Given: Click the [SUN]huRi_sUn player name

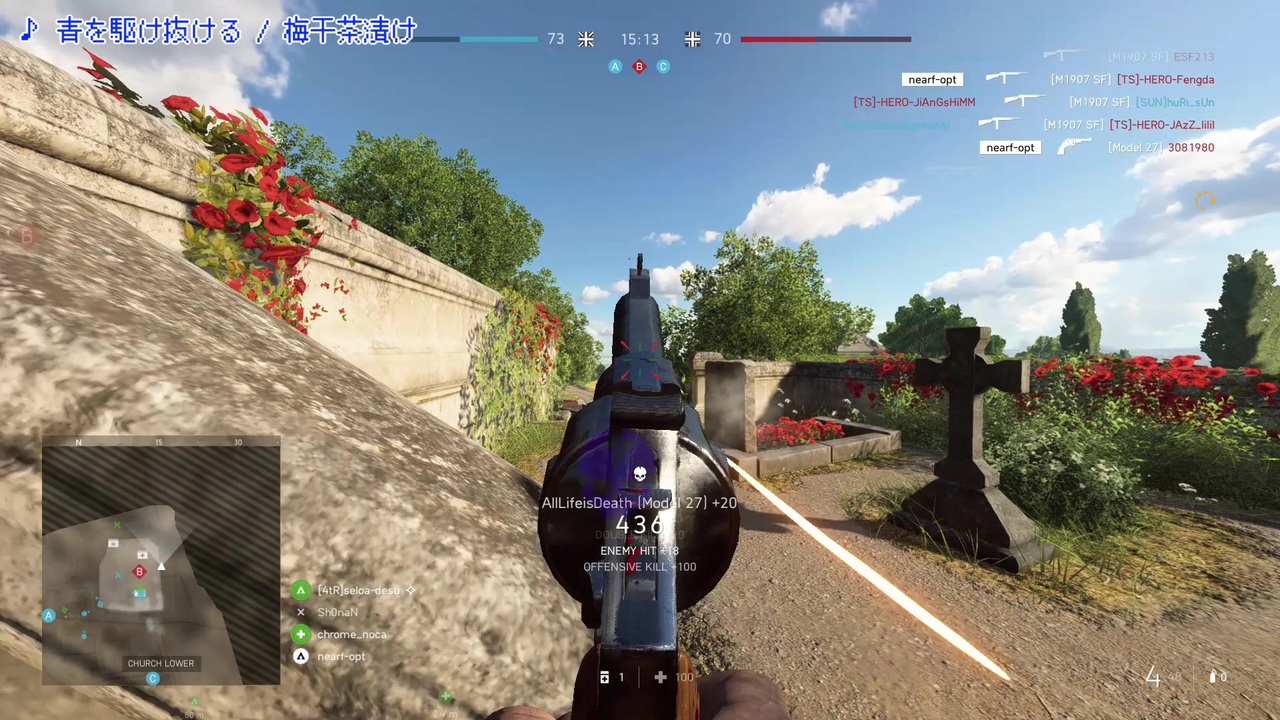Looking at the screenshot, I should click(x=1175, y=102).
